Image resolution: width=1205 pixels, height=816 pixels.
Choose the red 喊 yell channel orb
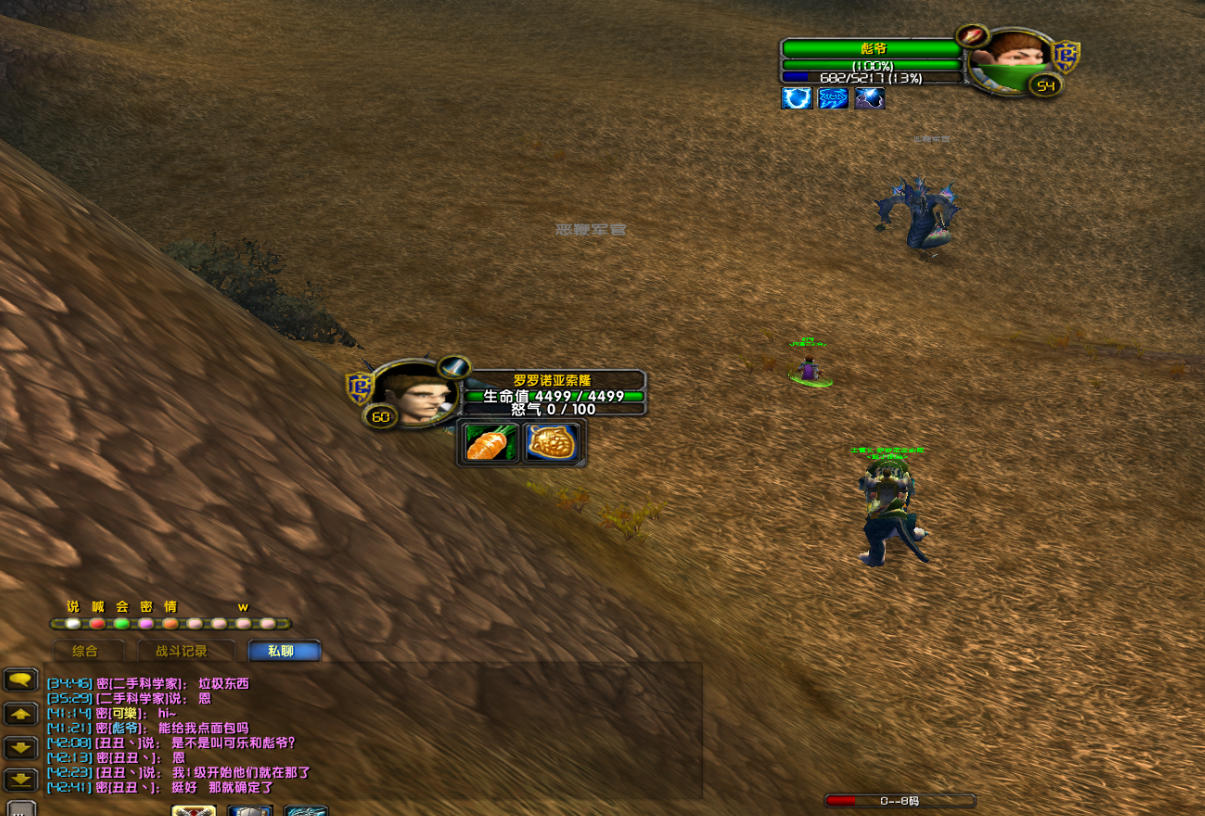point(97,623)
